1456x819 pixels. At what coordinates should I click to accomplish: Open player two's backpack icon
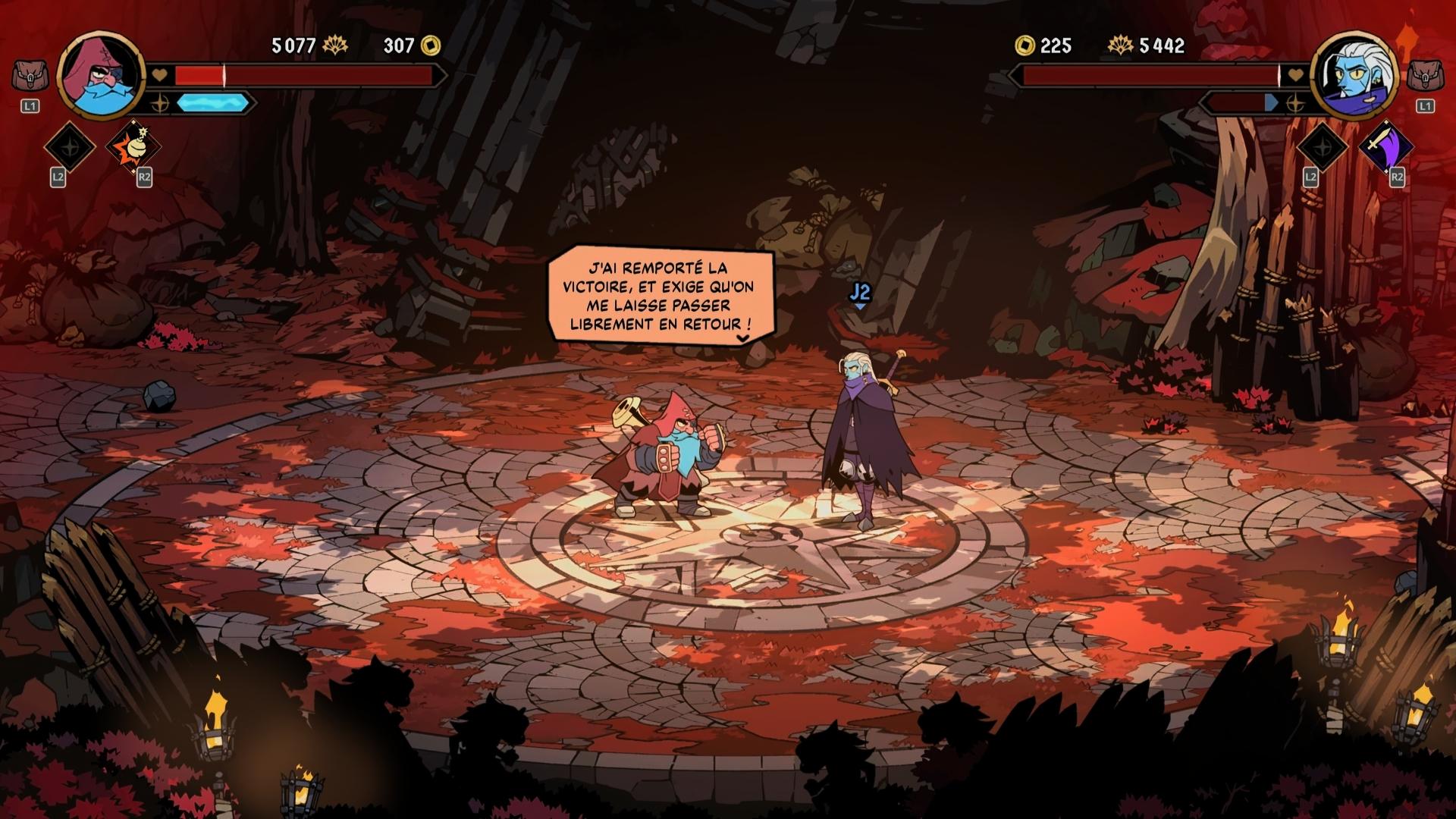click(x=1425, y=76)
